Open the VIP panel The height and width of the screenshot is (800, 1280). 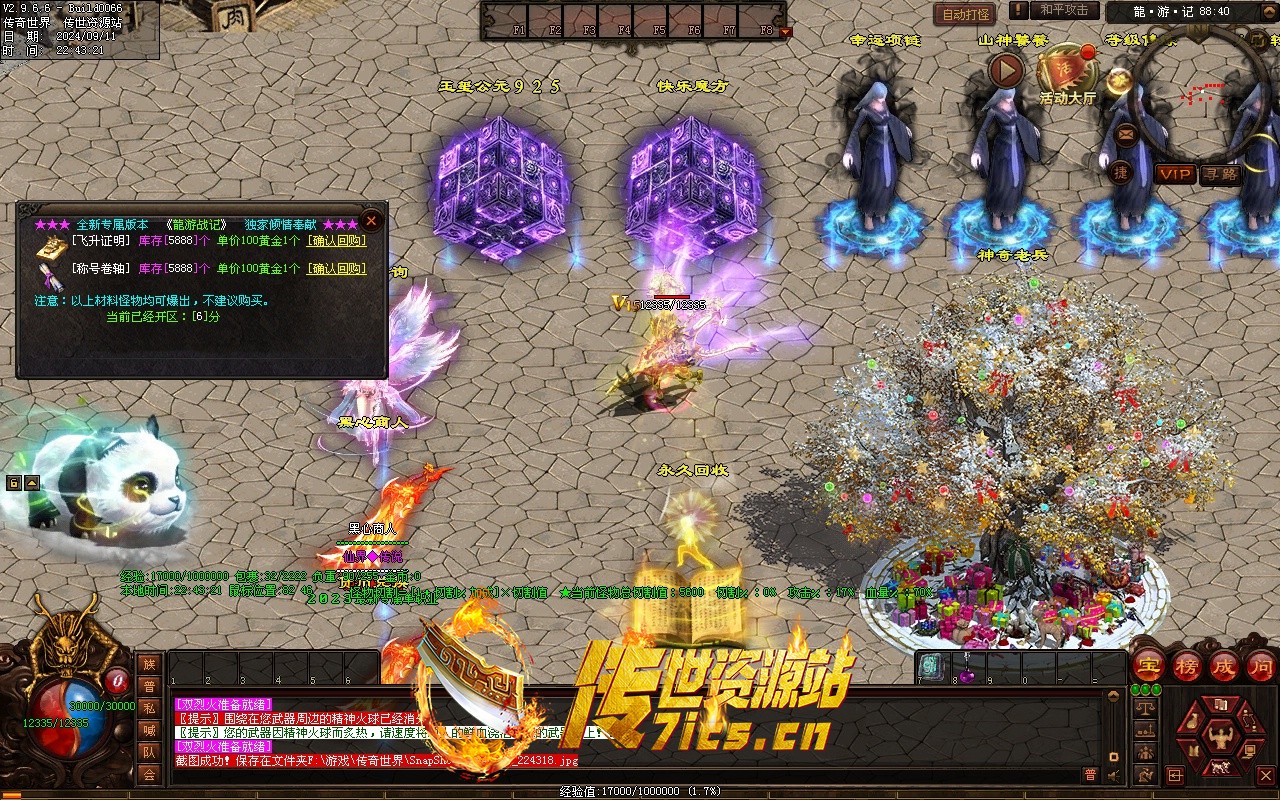[x=1176, y=174]
